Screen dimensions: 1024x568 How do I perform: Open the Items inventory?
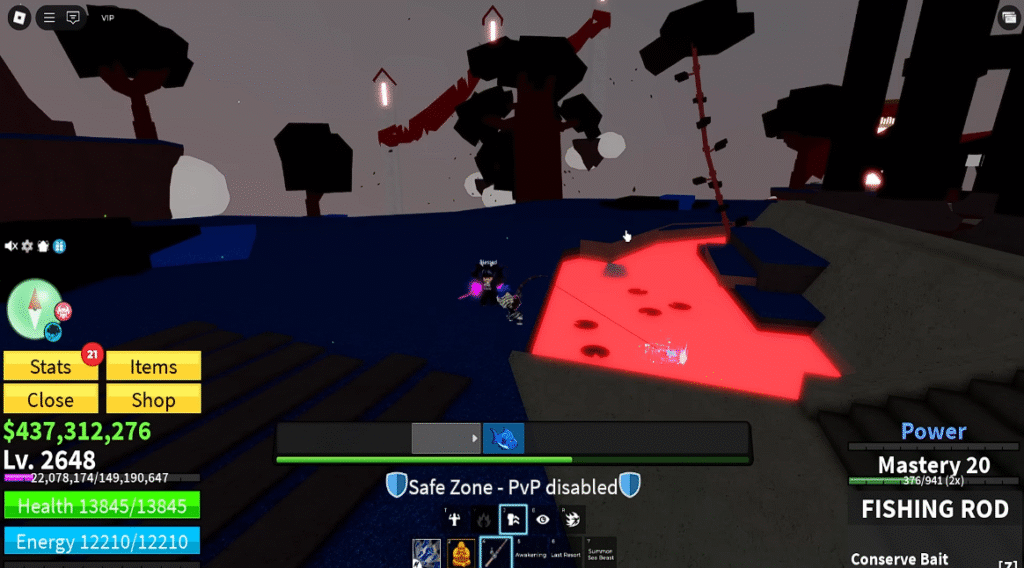pyautogui.click(x=153, y=367)
